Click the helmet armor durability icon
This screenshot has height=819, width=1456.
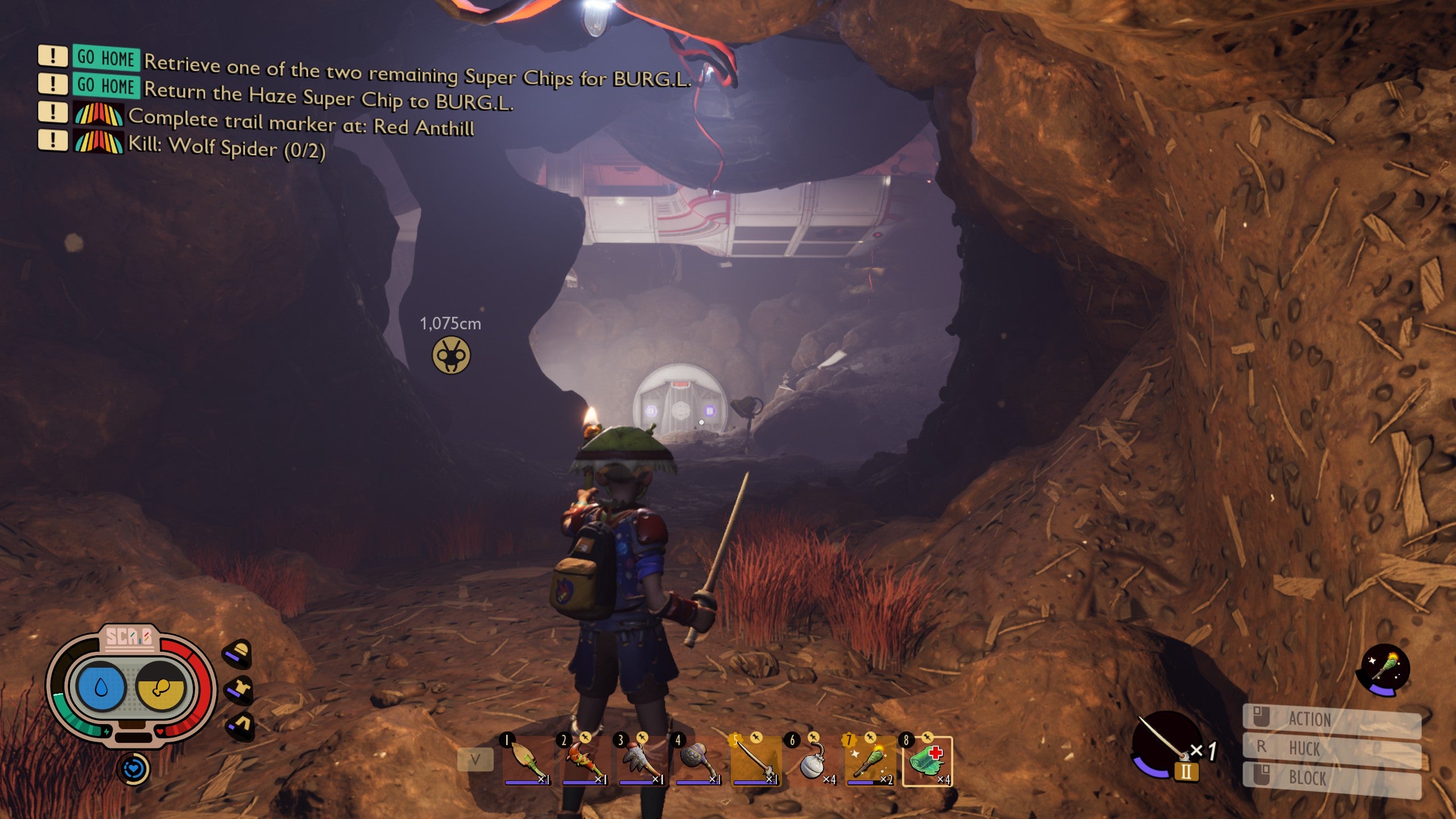point(237,653)
